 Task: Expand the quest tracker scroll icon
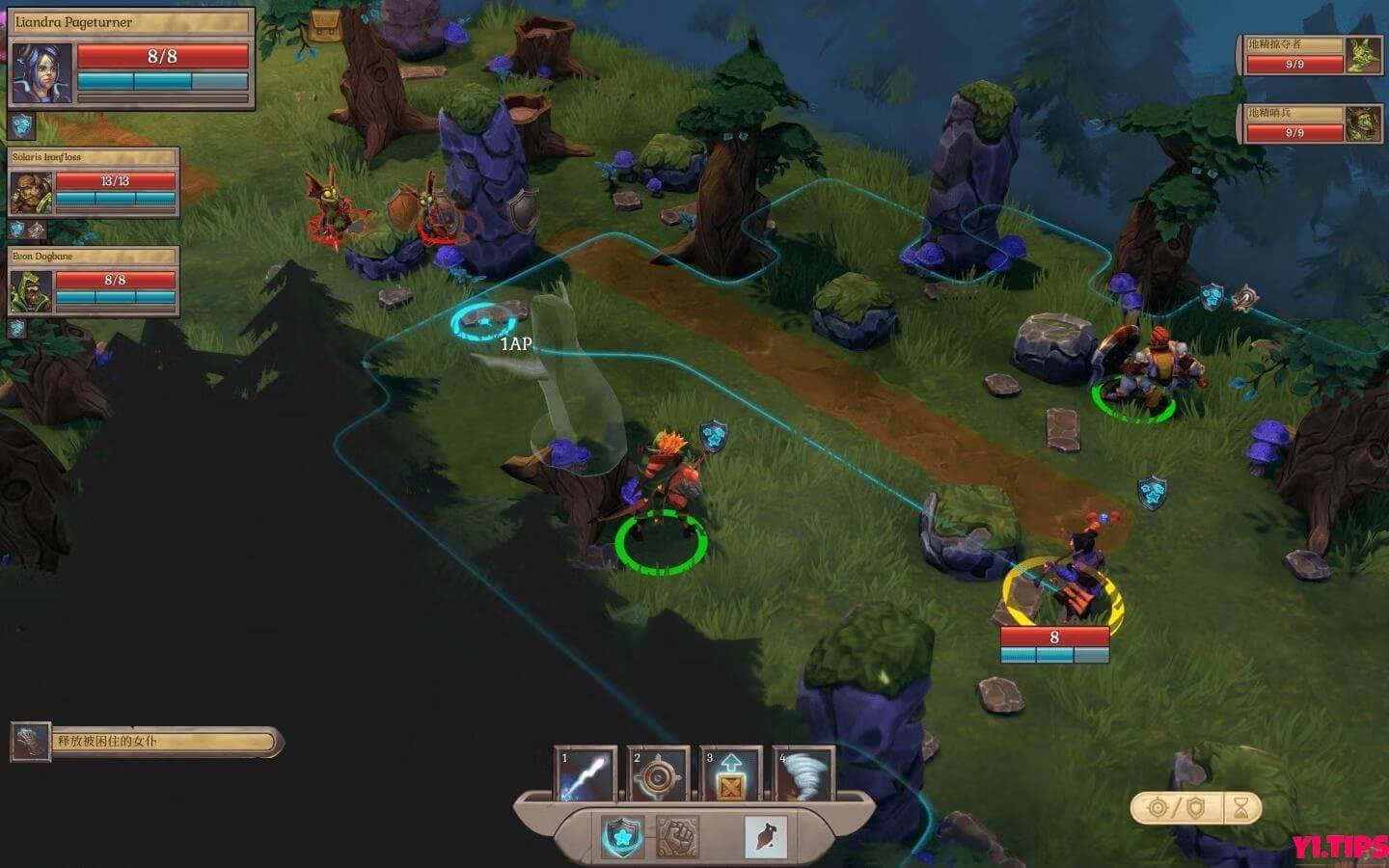pos(32,742)
